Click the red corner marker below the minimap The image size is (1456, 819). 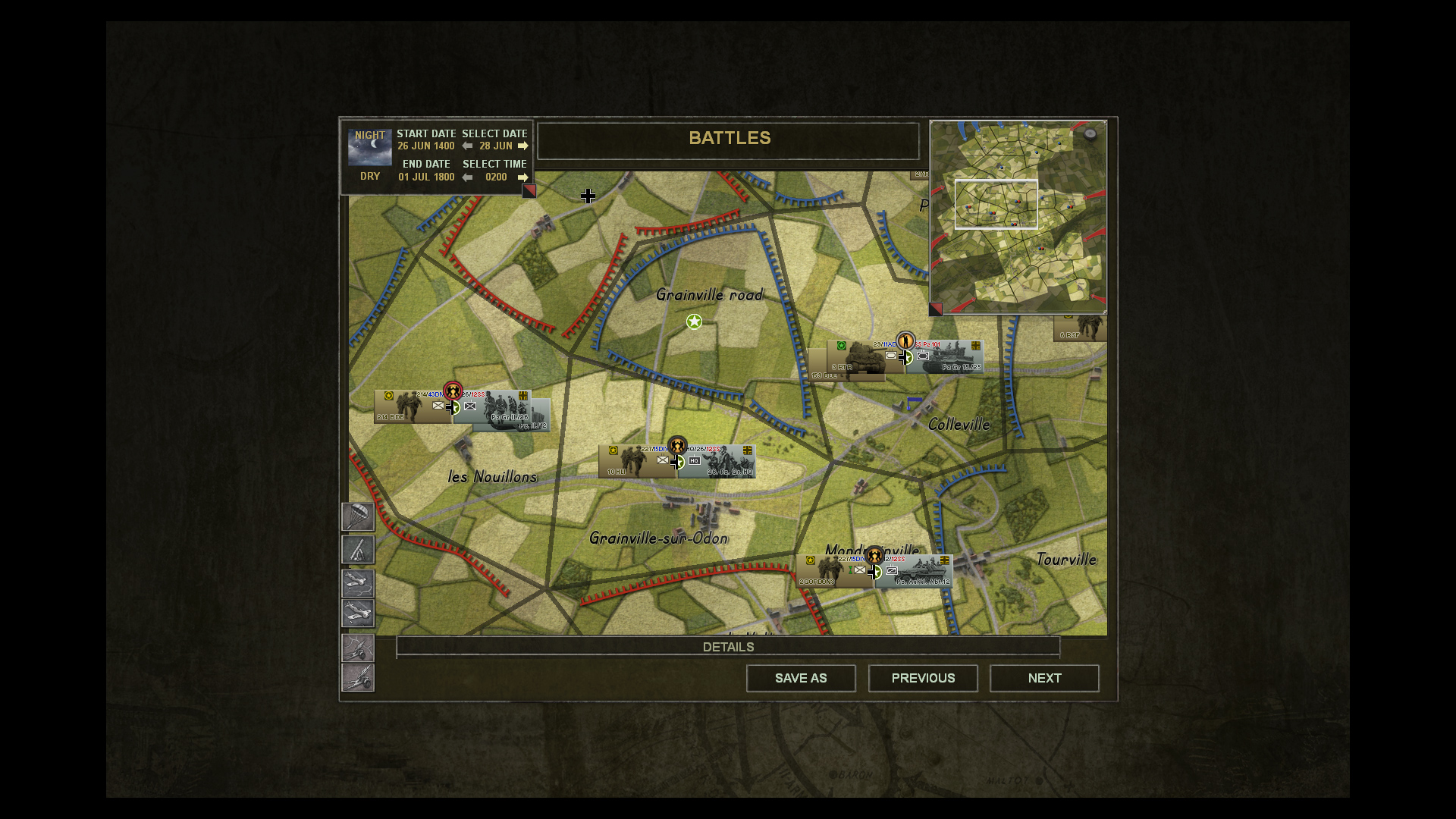coord(935,308)
